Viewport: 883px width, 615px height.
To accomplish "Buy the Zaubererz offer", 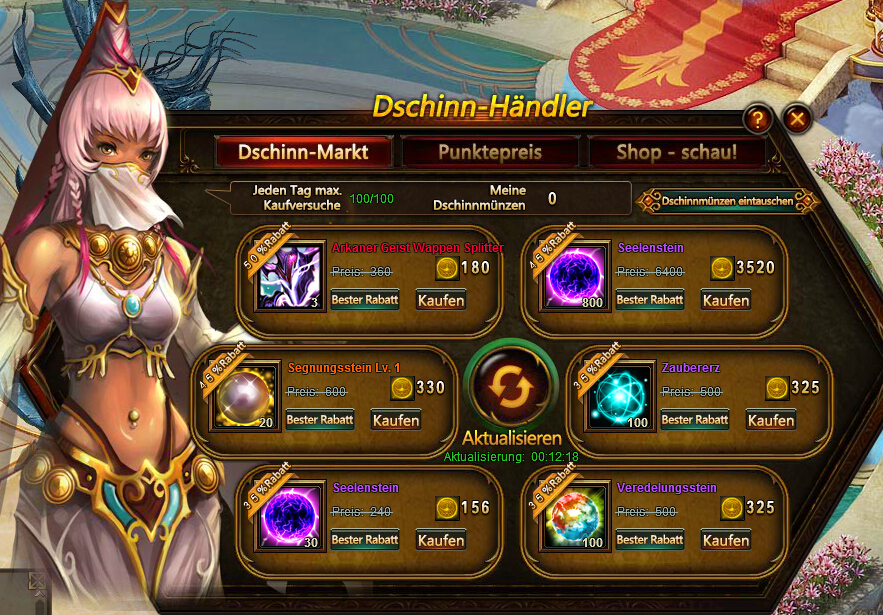I will click(770, 420).
